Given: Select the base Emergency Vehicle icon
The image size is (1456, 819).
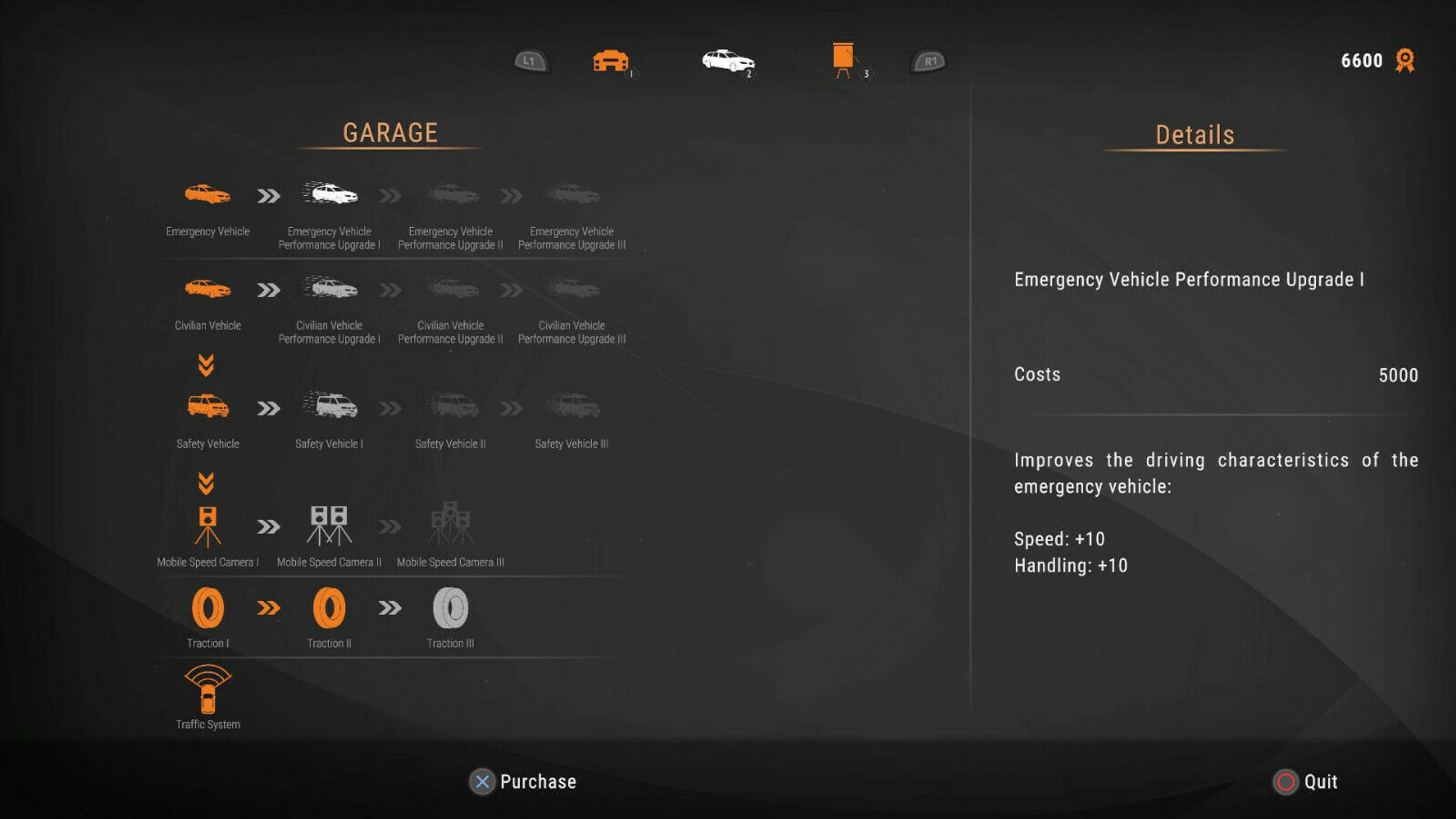Looking at the screenshot, I should pyautogui.click(x=207, y=194).
